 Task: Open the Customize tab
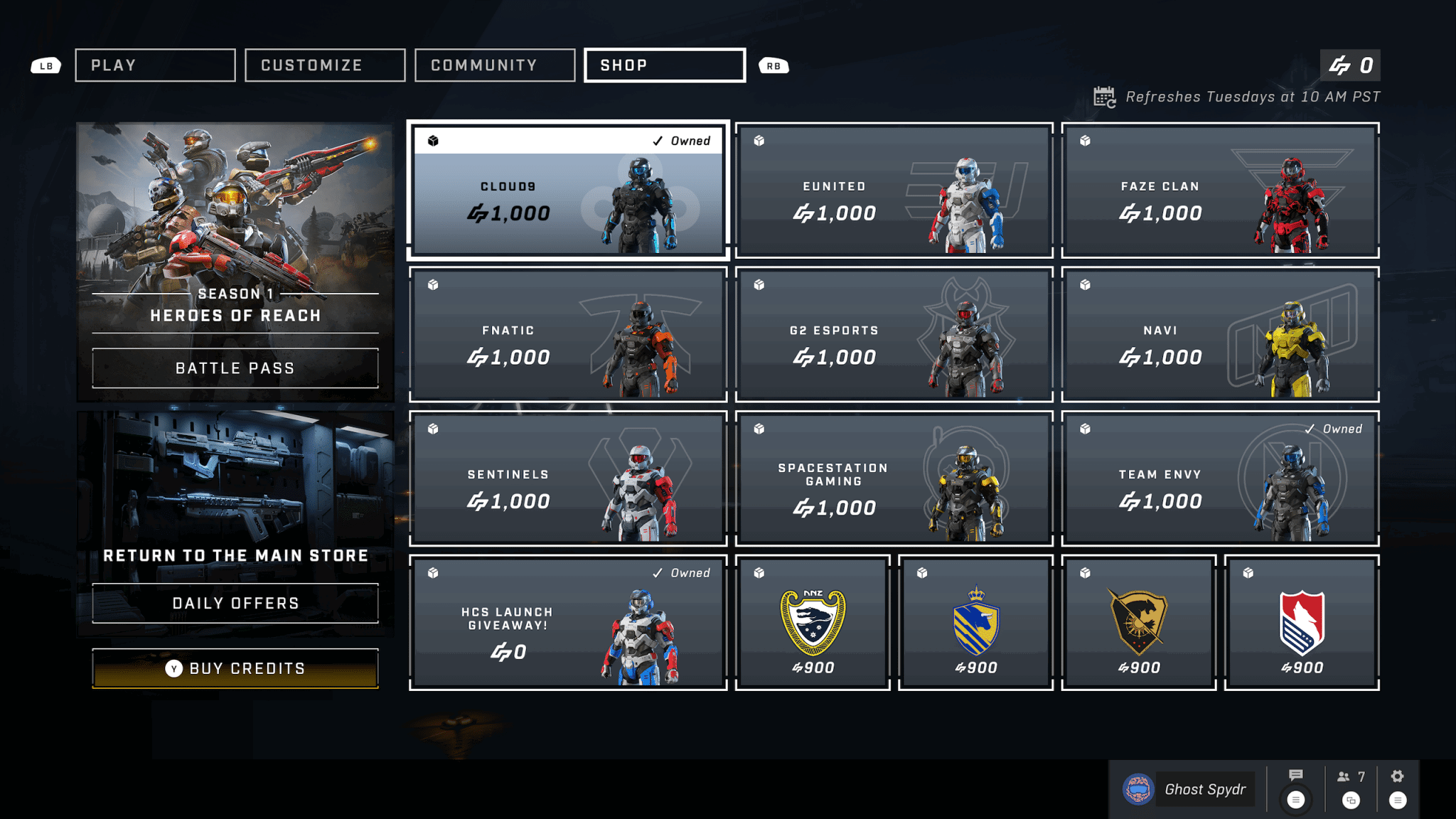tap(325, 65)
